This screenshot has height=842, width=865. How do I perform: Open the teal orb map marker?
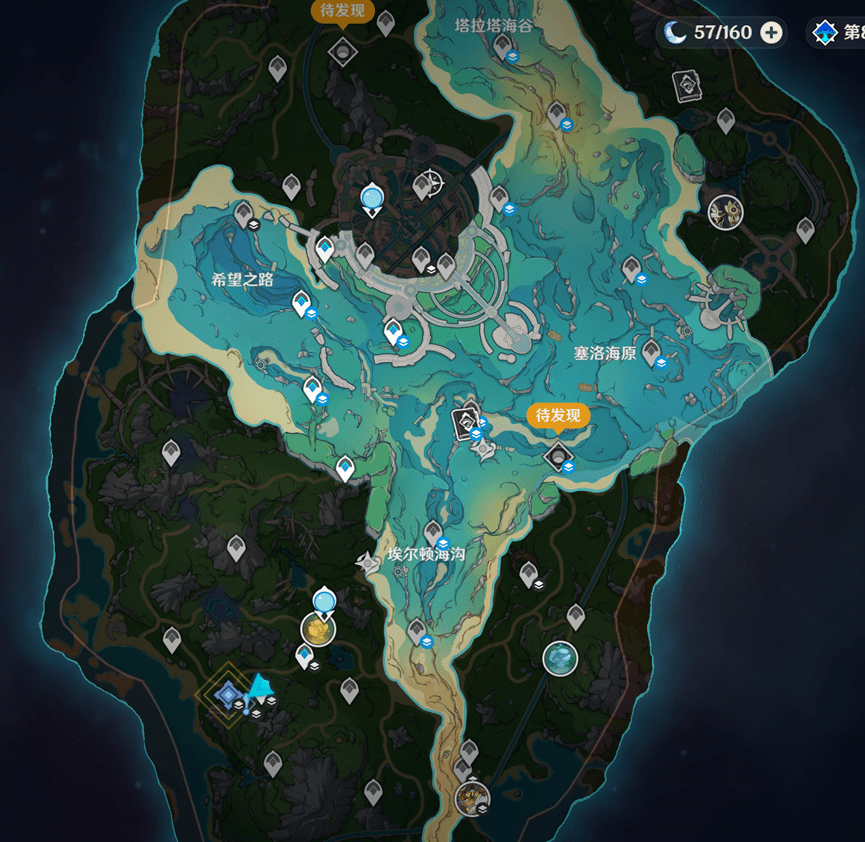(x=560, y=657)
